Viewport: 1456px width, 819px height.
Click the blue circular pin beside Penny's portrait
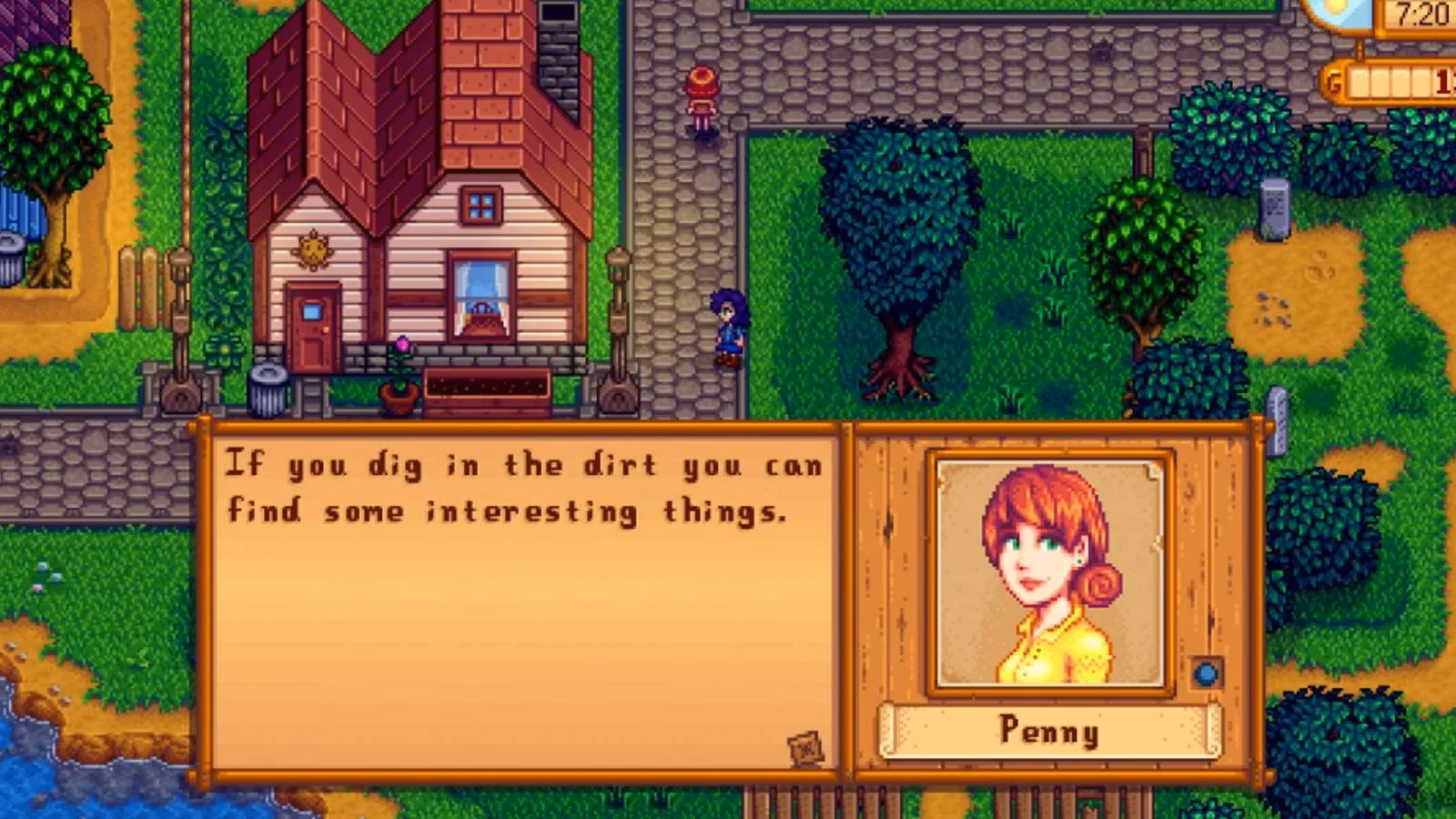pyautogui.click(x=1206, y=673)
